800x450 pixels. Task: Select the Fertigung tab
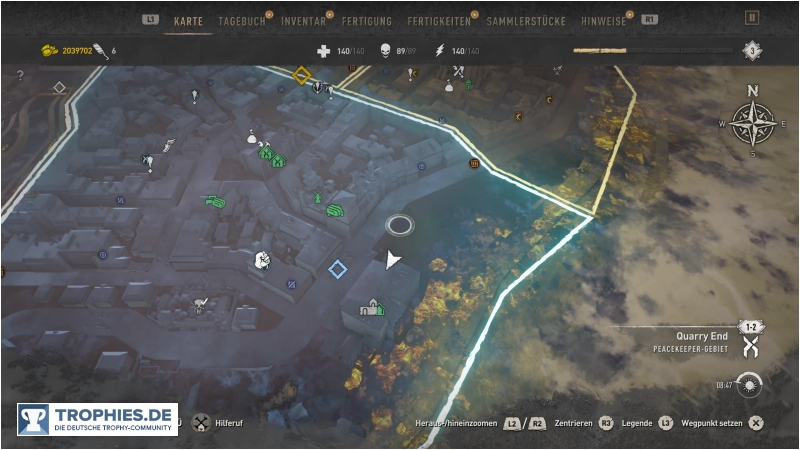tap(366, 20)
